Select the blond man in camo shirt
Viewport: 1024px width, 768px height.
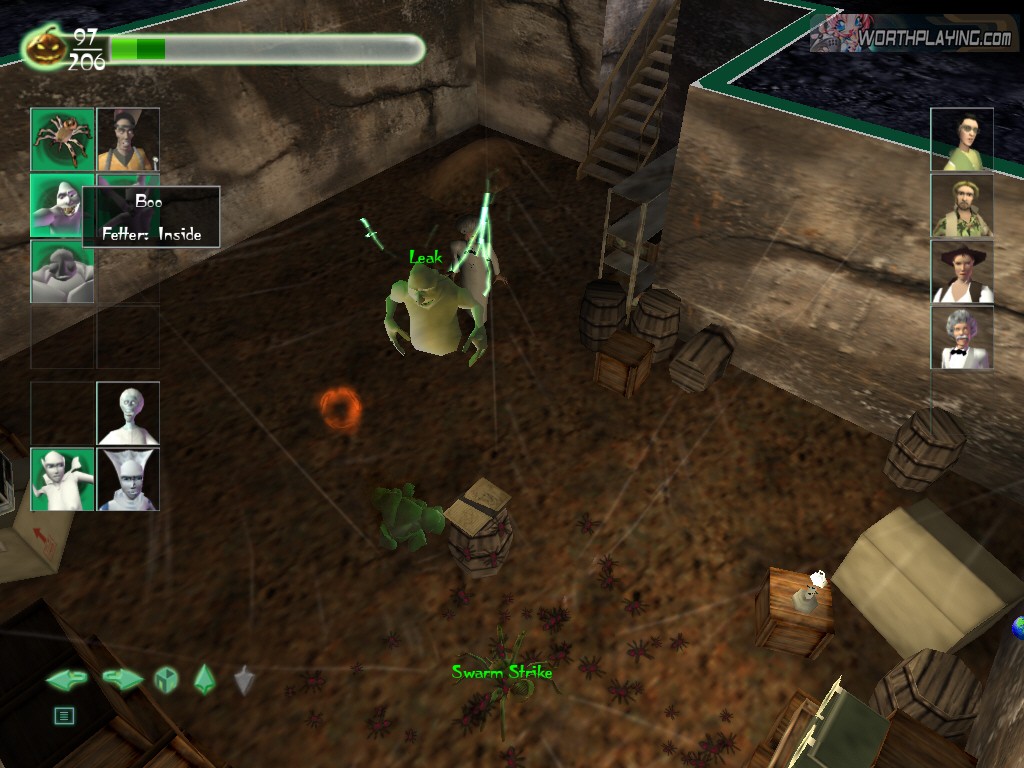(962, 205)
